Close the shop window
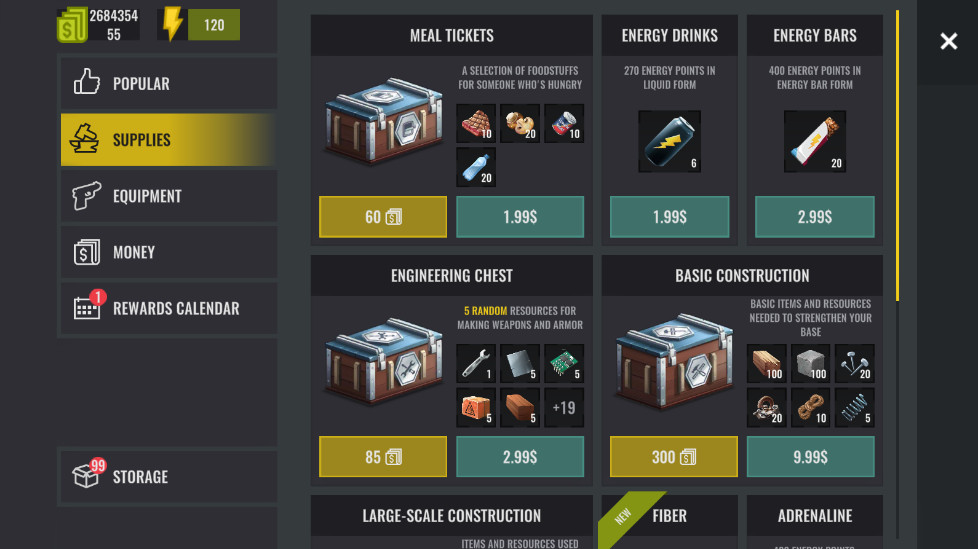978x549 pixels. click(x=948, y=41)
